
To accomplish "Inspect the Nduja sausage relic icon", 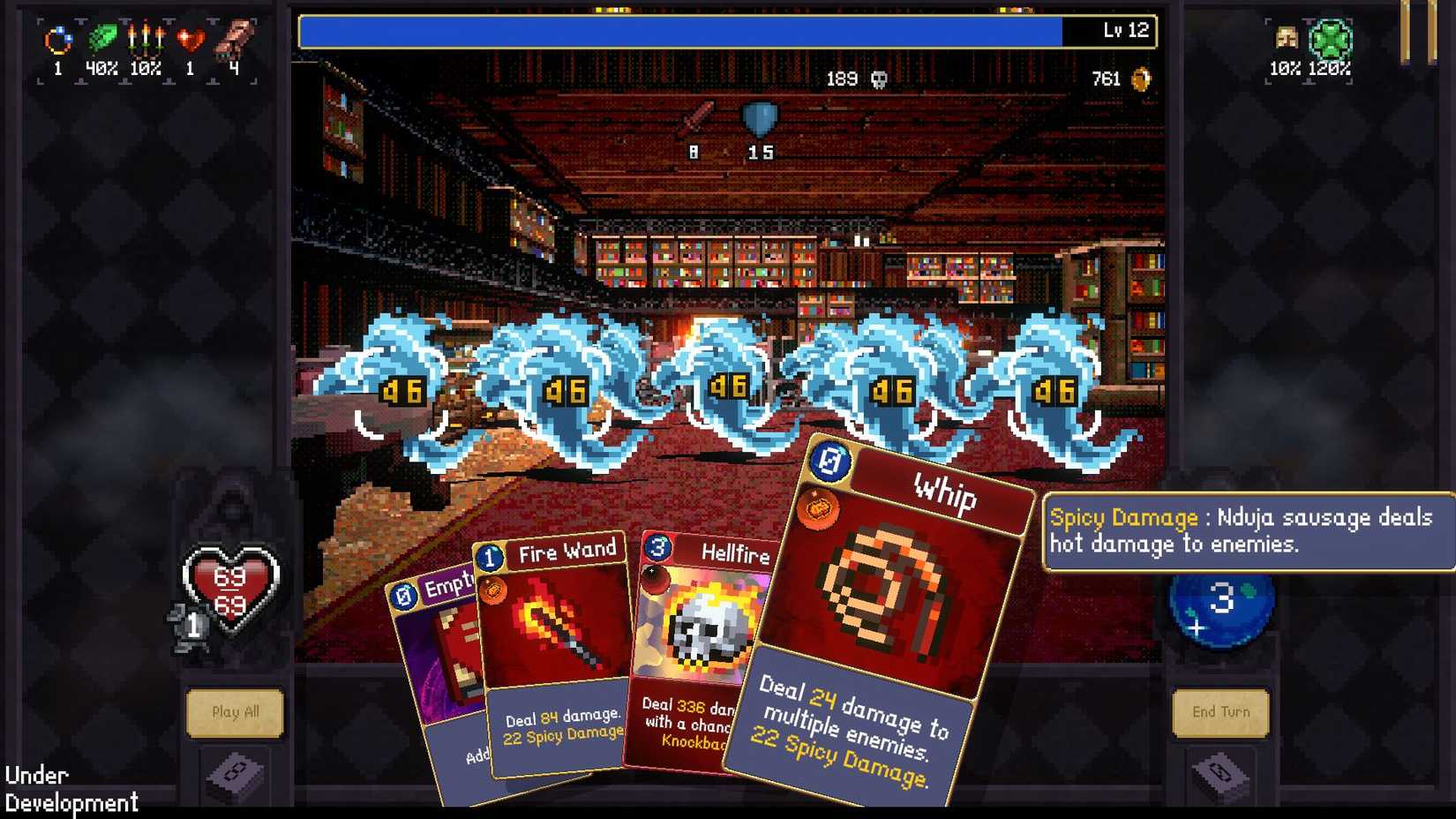I will pos(234,40).
